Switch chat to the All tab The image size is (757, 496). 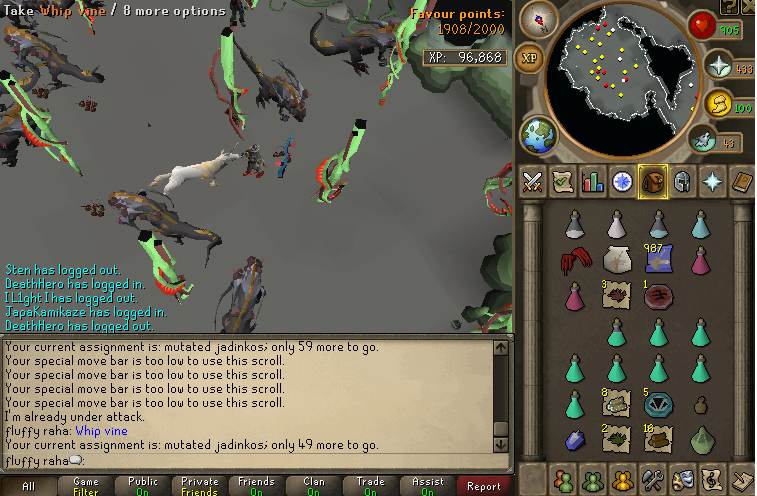[28, 486]
